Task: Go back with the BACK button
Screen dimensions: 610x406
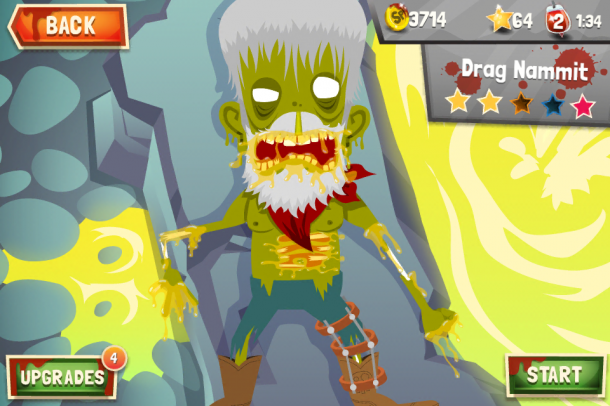Action: (68, 26)
